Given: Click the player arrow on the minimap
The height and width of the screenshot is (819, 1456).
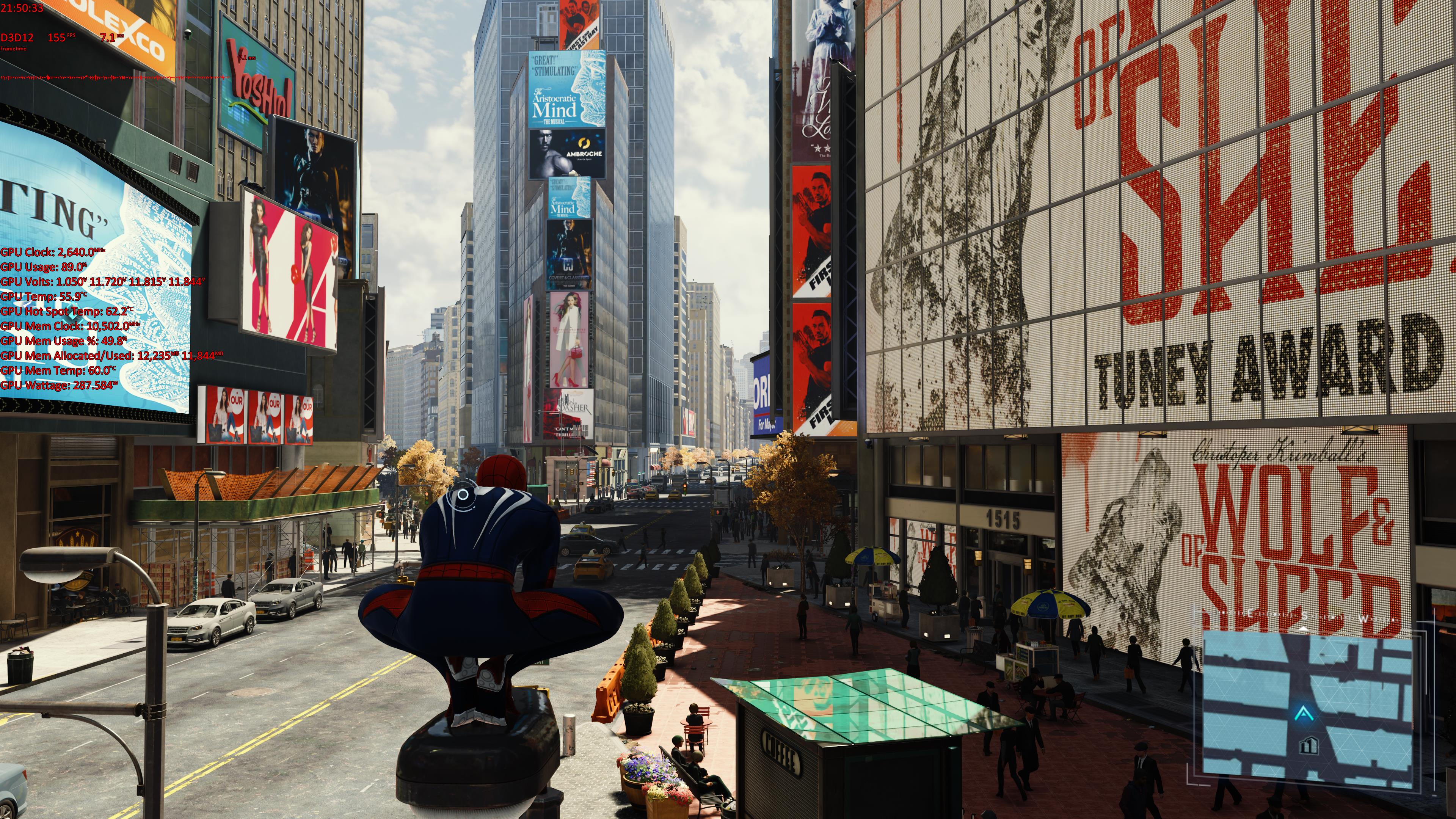Looking at the screenshot, I should point(1304,714).
